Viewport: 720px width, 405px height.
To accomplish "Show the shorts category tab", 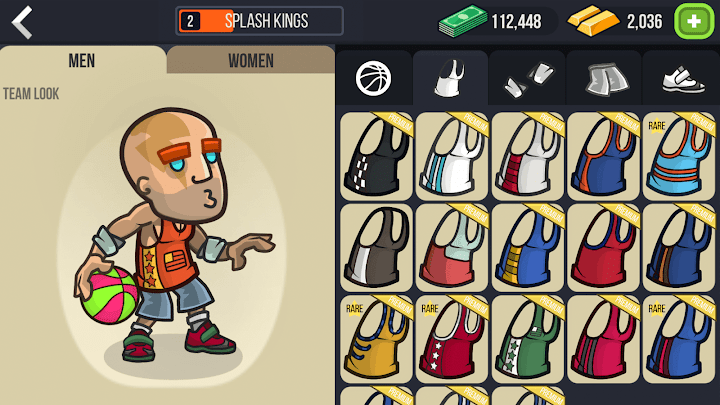I will [x=603, y=78].
